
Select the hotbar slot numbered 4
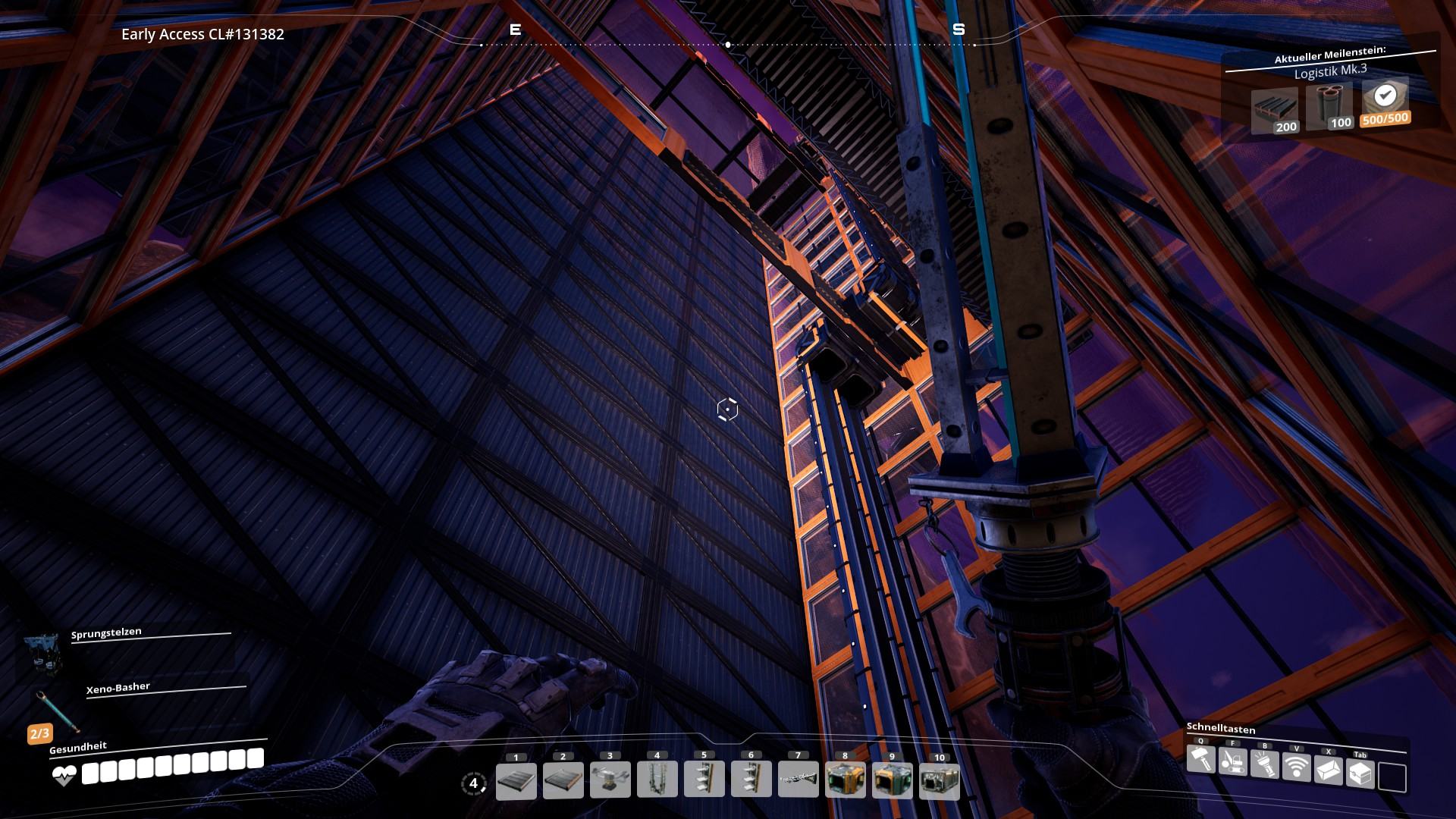coord(657,780)
